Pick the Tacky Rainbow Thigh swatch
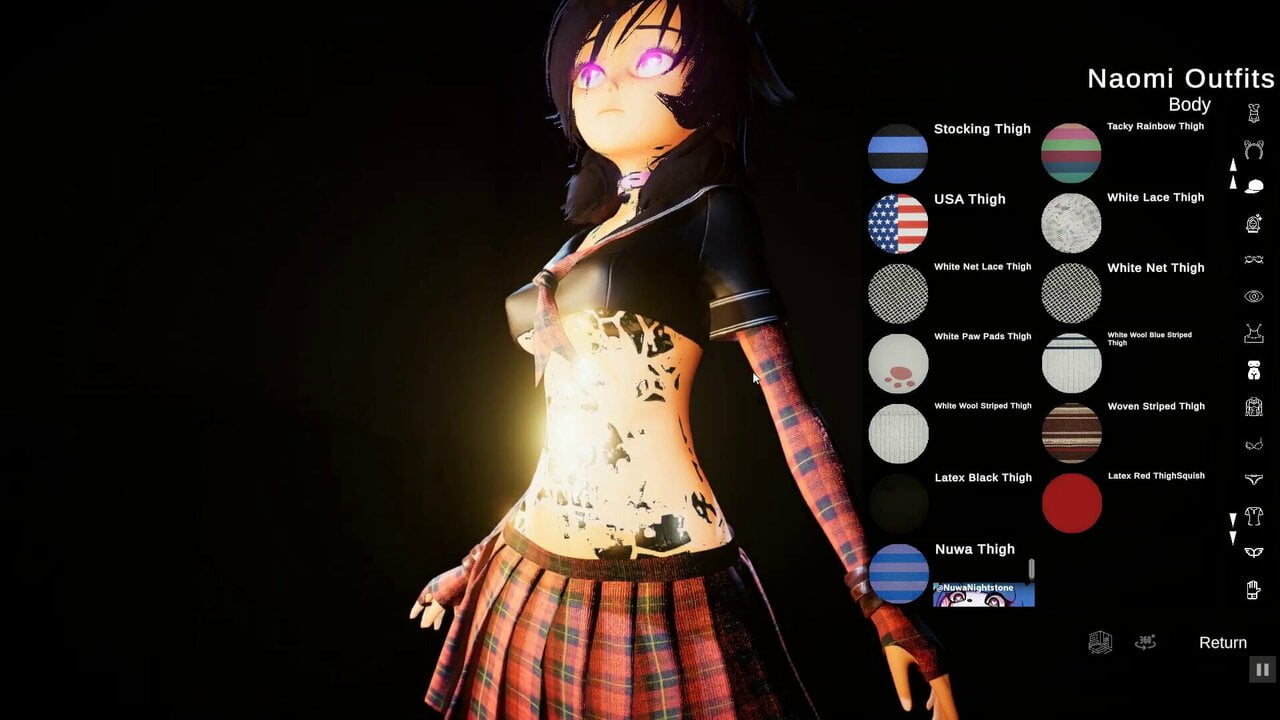1280x720 pixels. point(1071,154)
